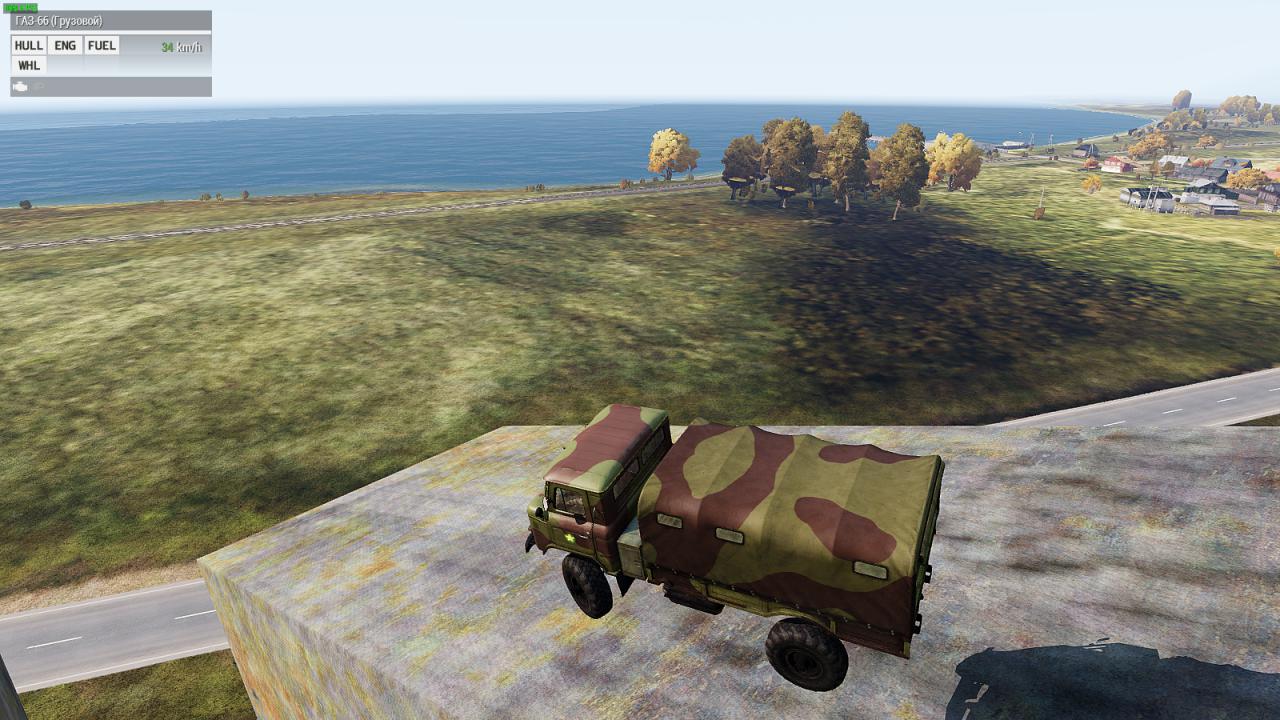Image resolution: width=1280 pixels, height=720 pixels.
Task: Check the FUEL status indicator
Action: pyautogui.click(x=101, y=45)
